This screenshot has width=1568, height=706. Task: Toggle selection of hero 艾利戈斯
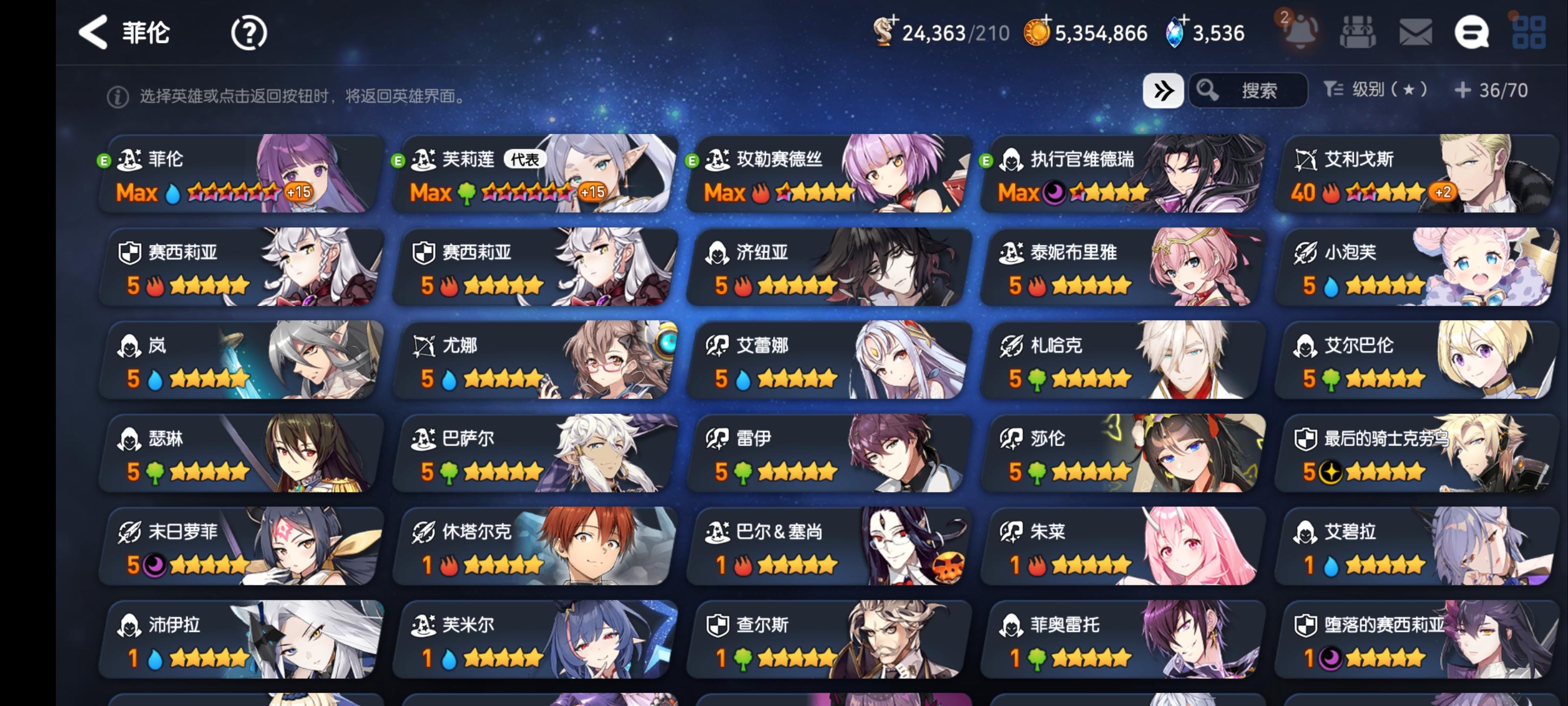pyautogui.click(x=1412, y=176)
